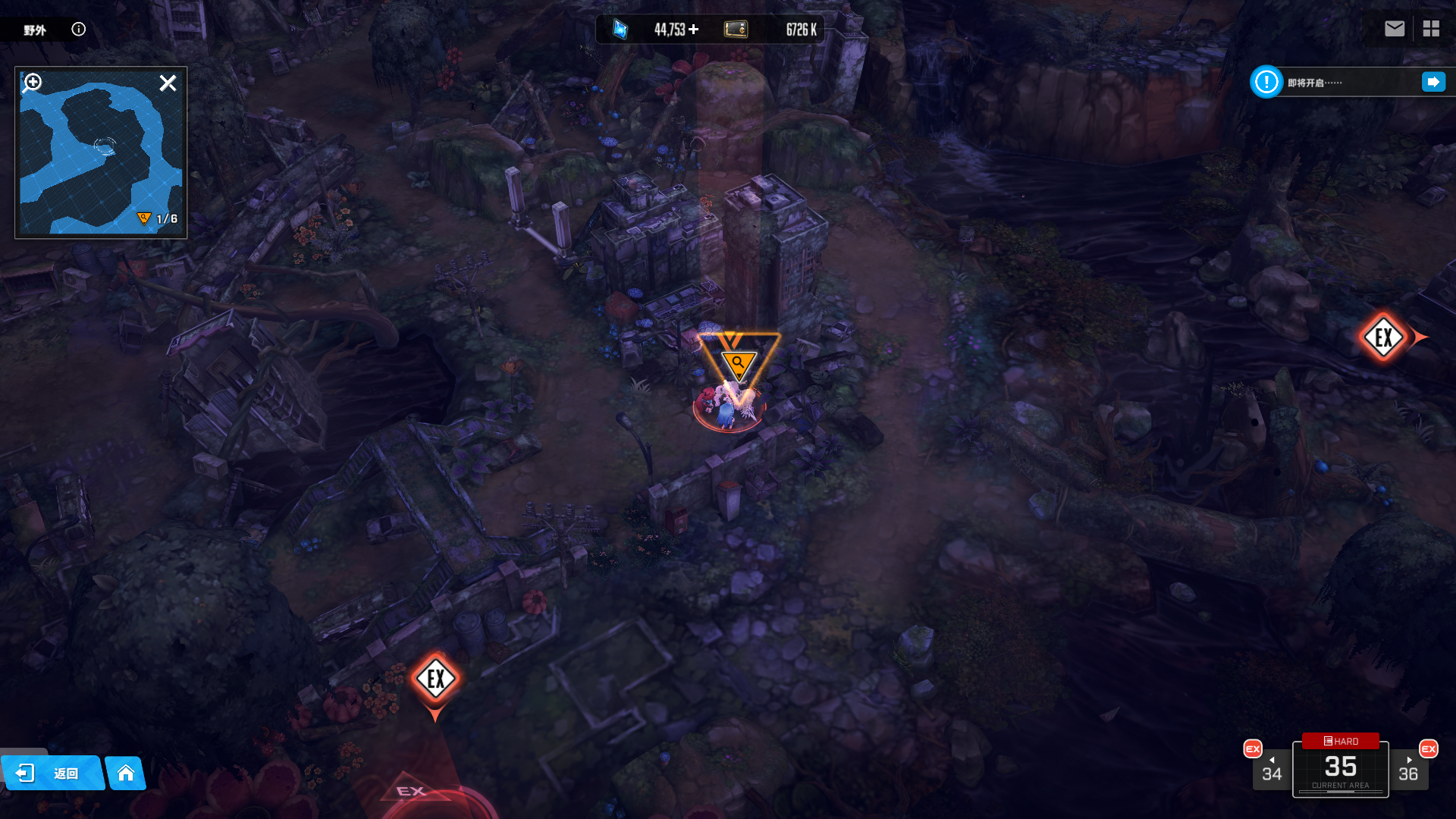This screenshot has width=1456, height=819.
Task: Close the minimap panel
Action: (168, 83)
